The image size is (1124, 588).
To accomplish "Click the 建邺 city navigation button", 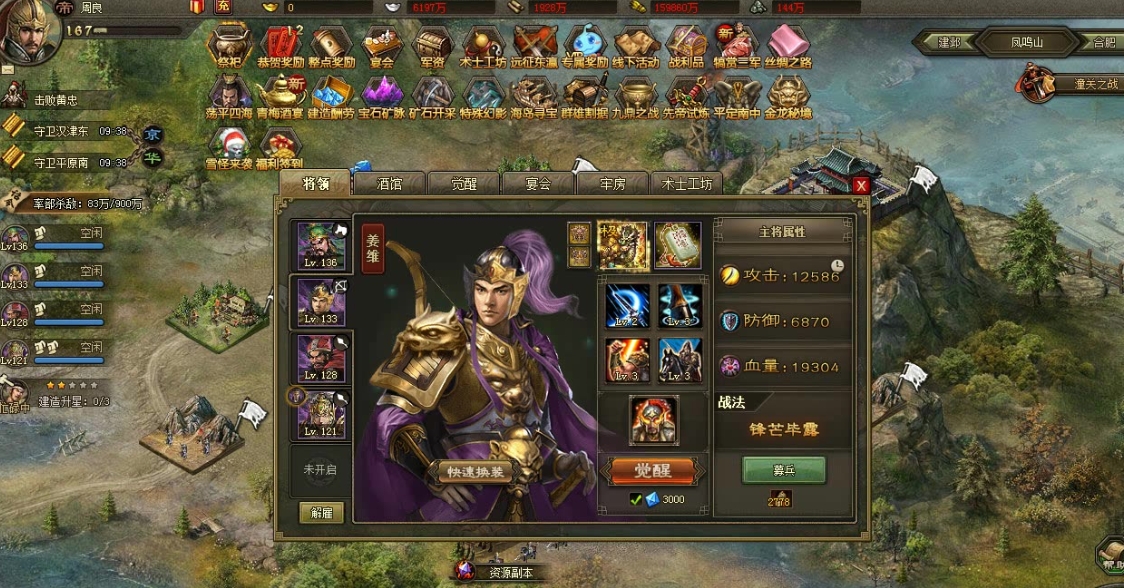I will [949, 43].
